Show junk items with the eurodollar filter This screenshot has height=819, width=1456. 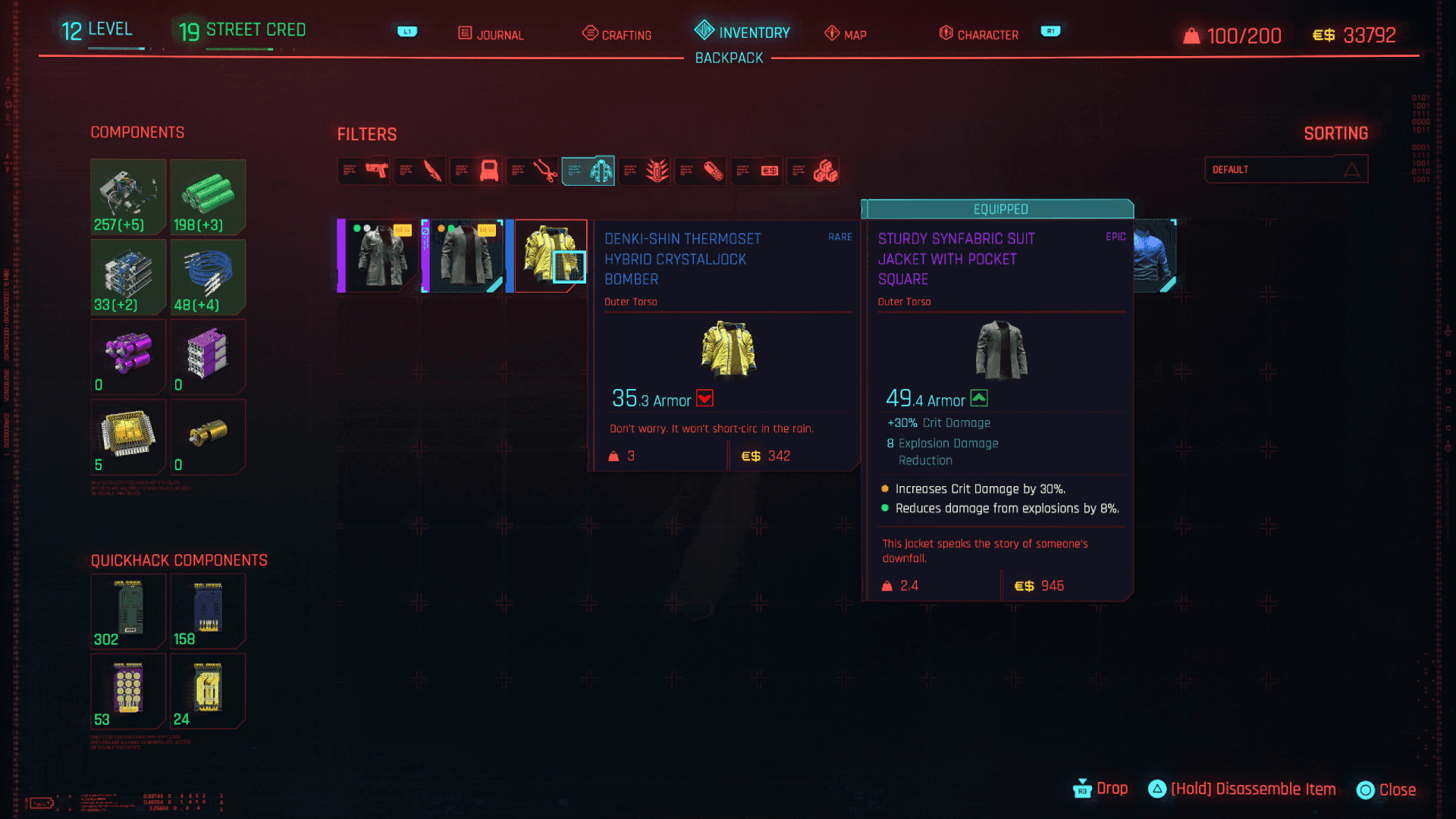757,171
